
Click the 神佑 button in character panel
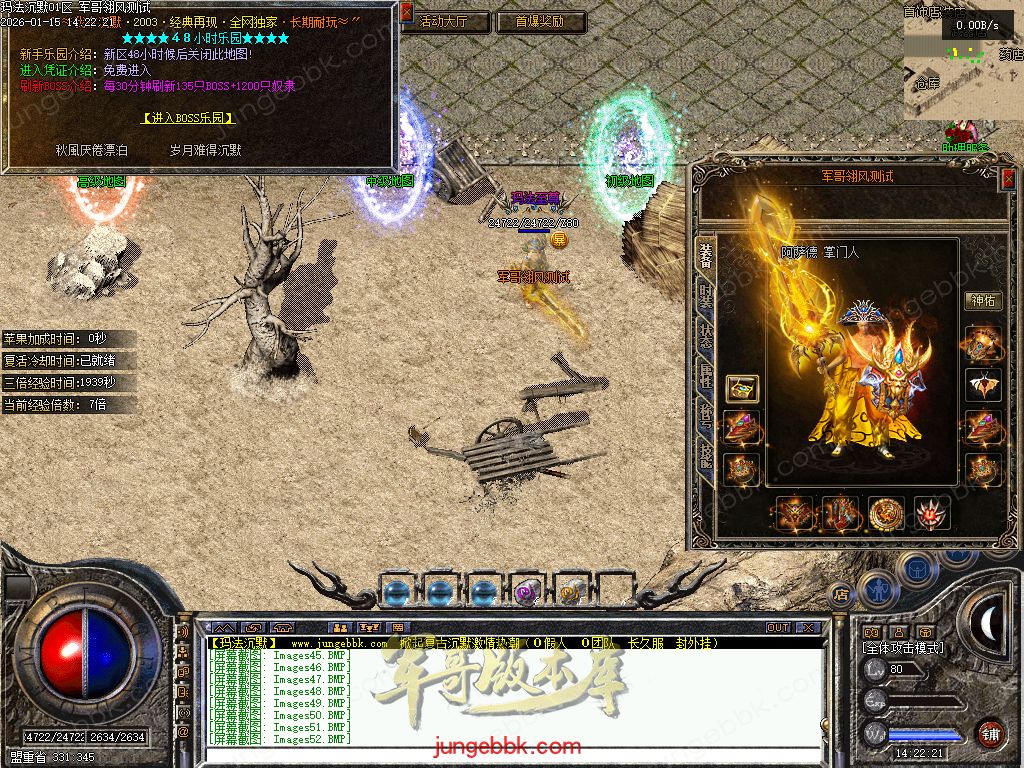[982, 300]
